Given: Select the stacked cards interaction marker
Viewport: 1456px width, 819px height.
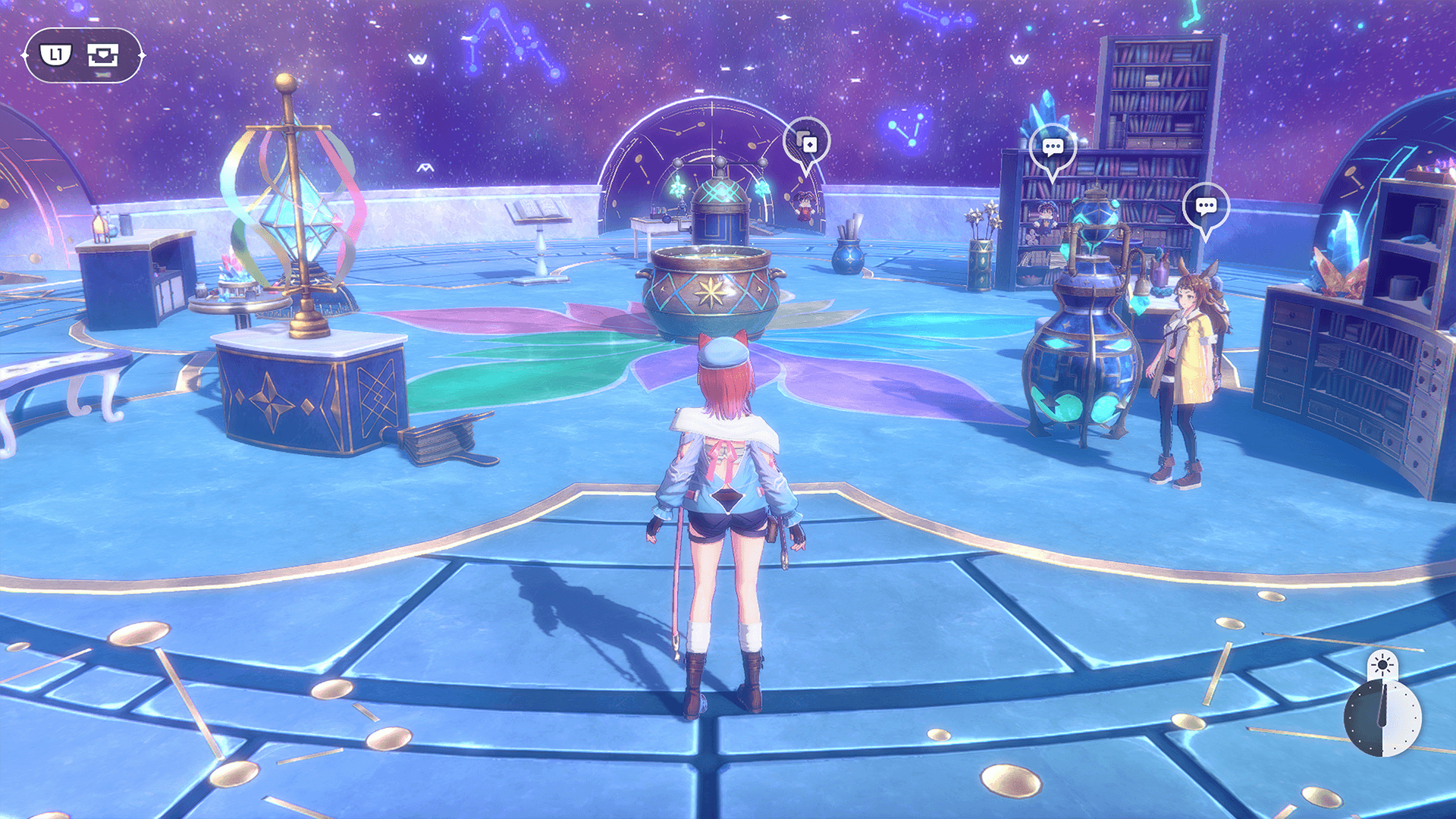Looking at the screenshot, I should pos(806,143).
